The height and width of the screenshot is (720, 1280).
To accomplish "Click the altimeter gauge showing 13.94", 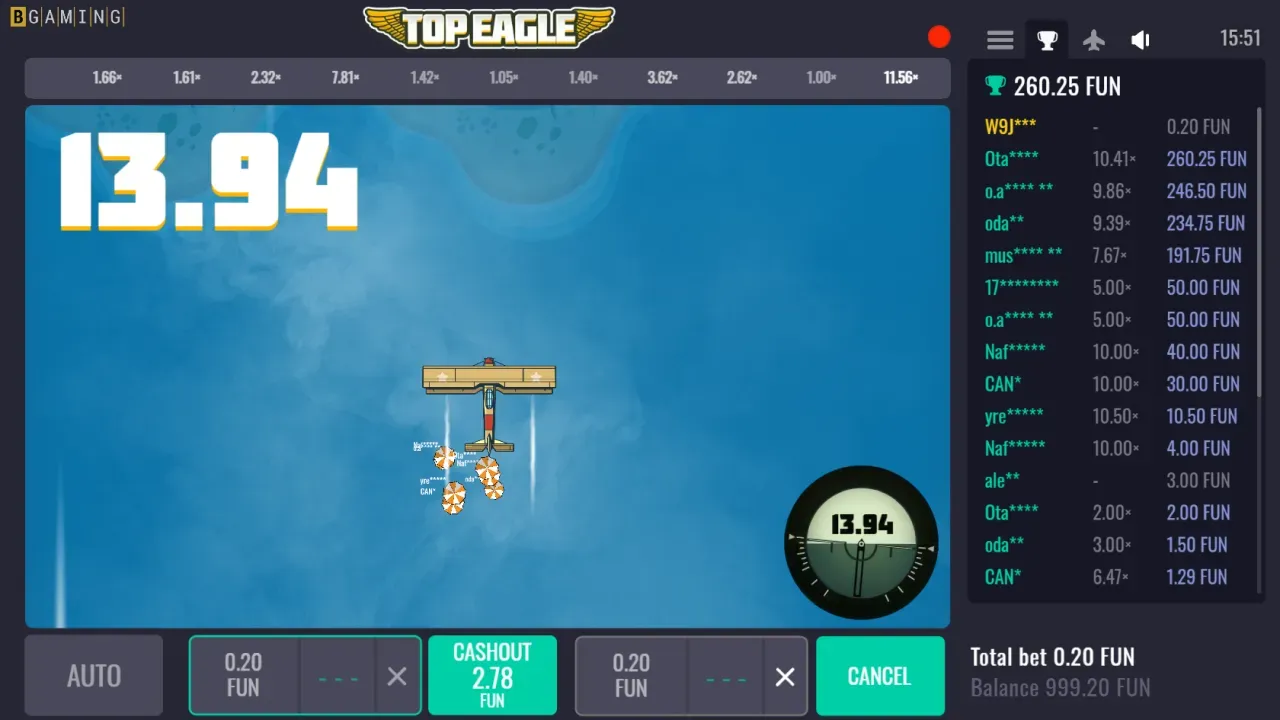I will (861, 543).
